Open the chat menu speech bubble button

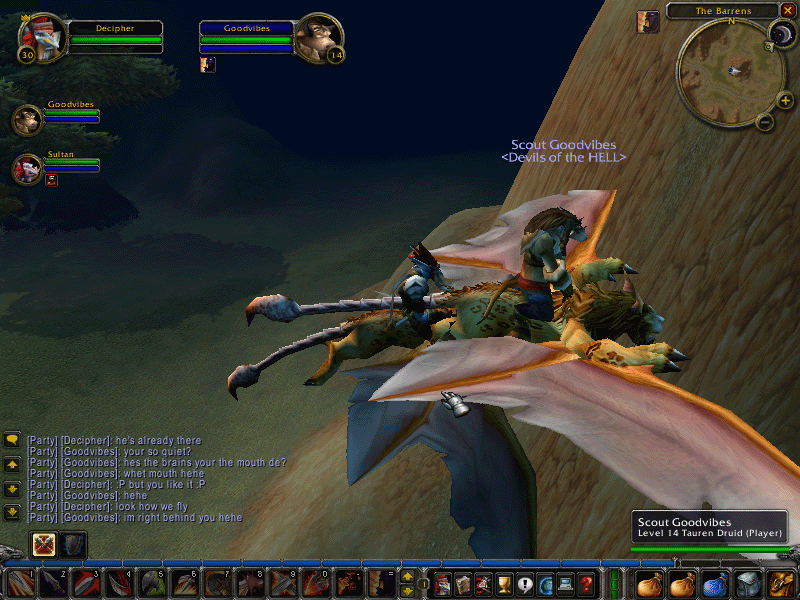click(13, 439)
